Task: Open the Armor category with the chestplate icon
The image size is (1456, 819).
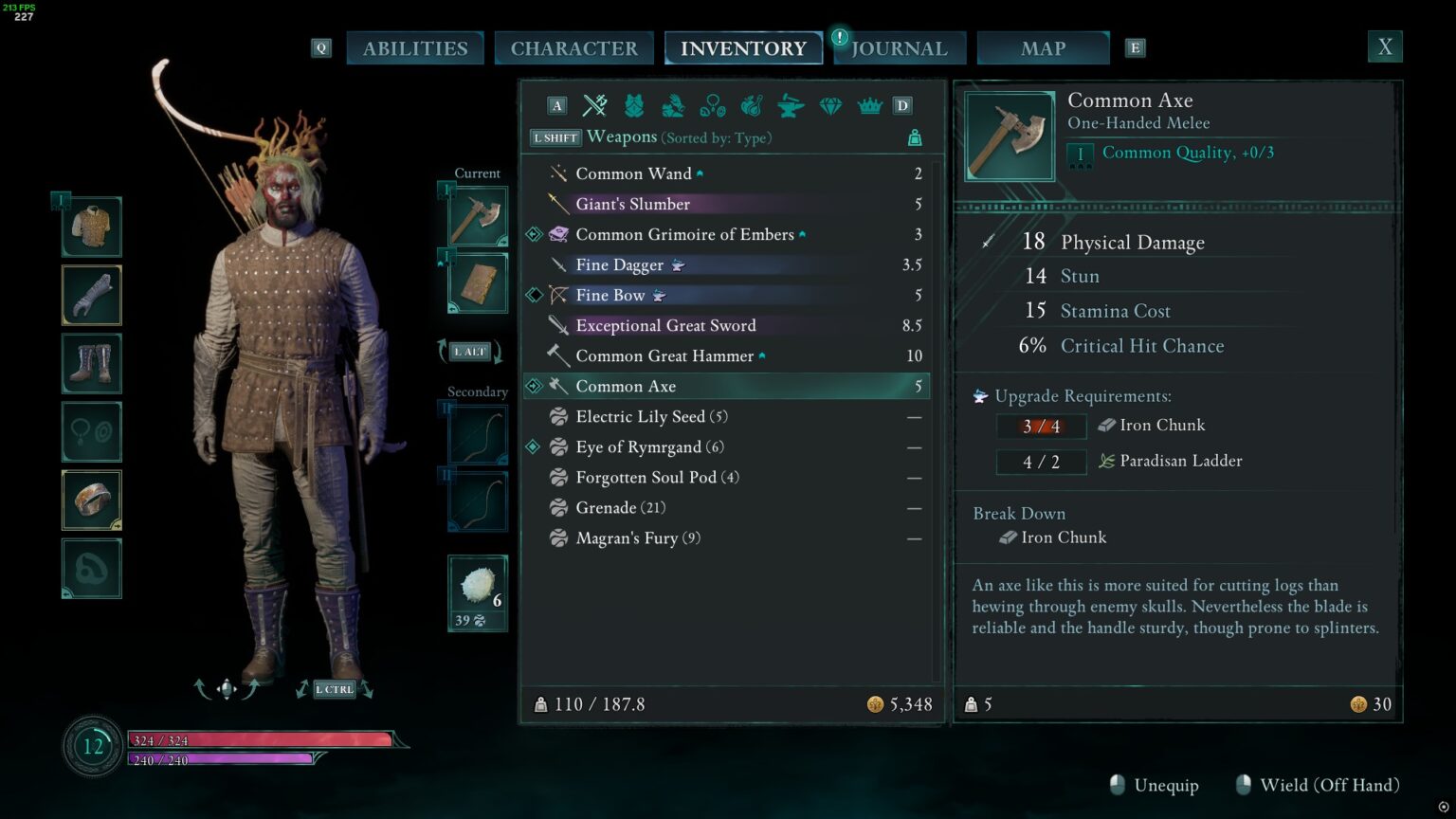Action: click(634, 106)
